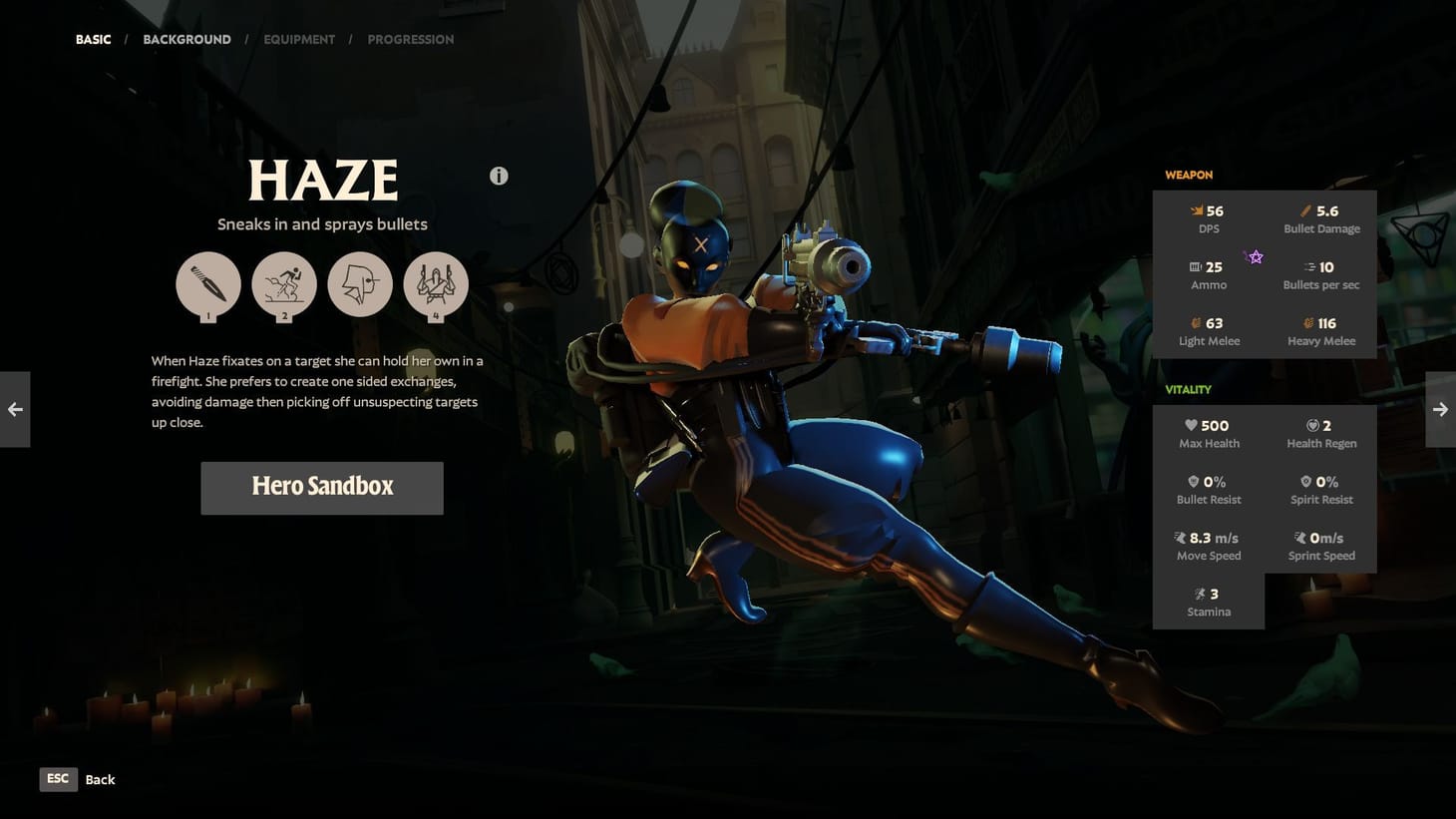Open the Smoke Bomb ability icon

tap(284, 286)
